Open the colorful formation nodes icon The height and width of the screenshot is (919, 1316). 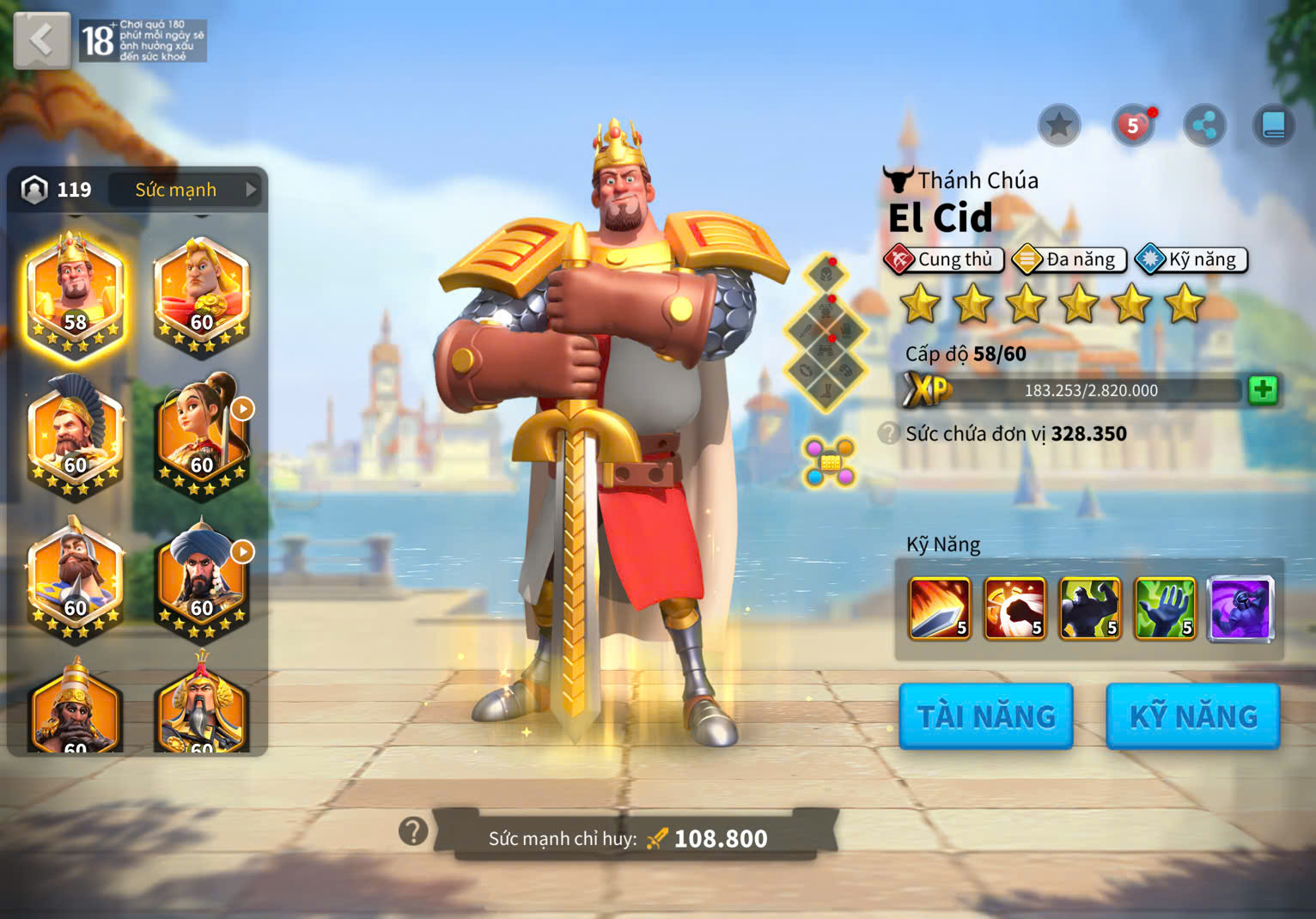pos(829,462)
